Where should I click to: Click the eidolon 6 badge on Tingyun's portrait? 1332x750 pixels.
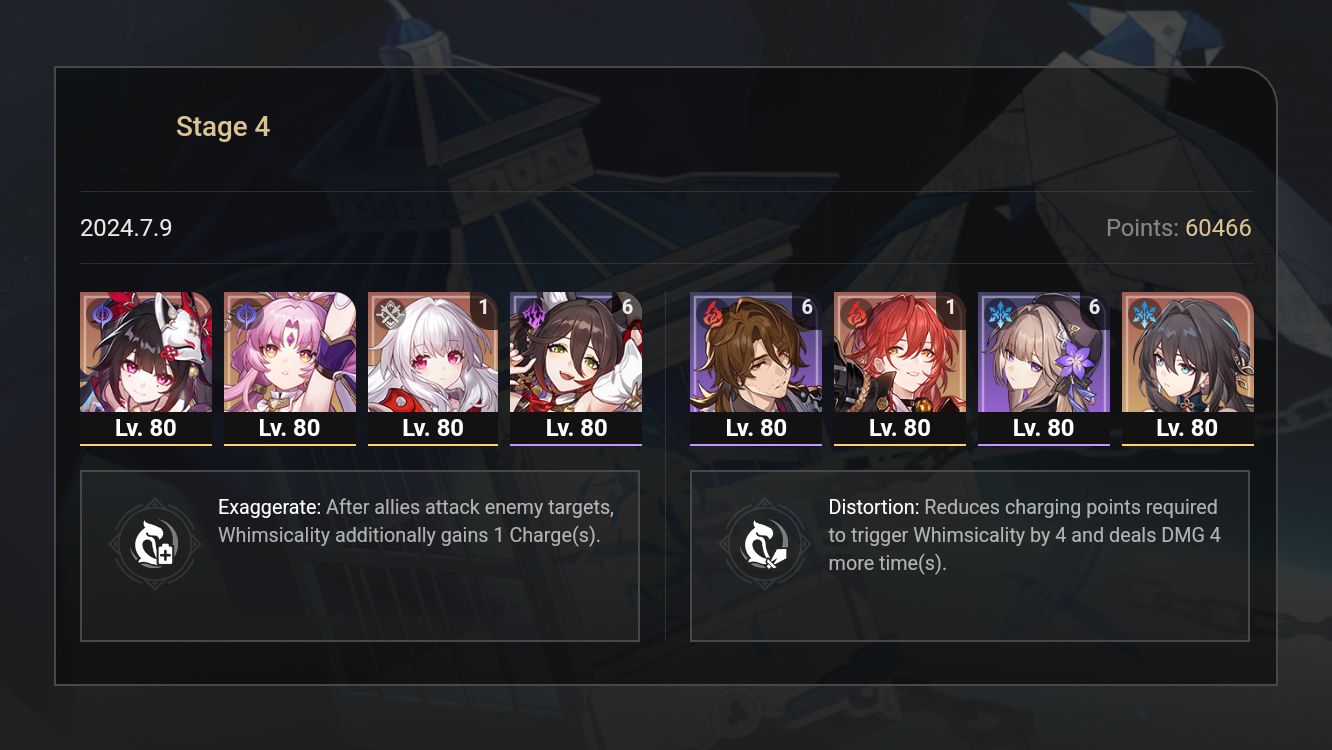(628, 308)
